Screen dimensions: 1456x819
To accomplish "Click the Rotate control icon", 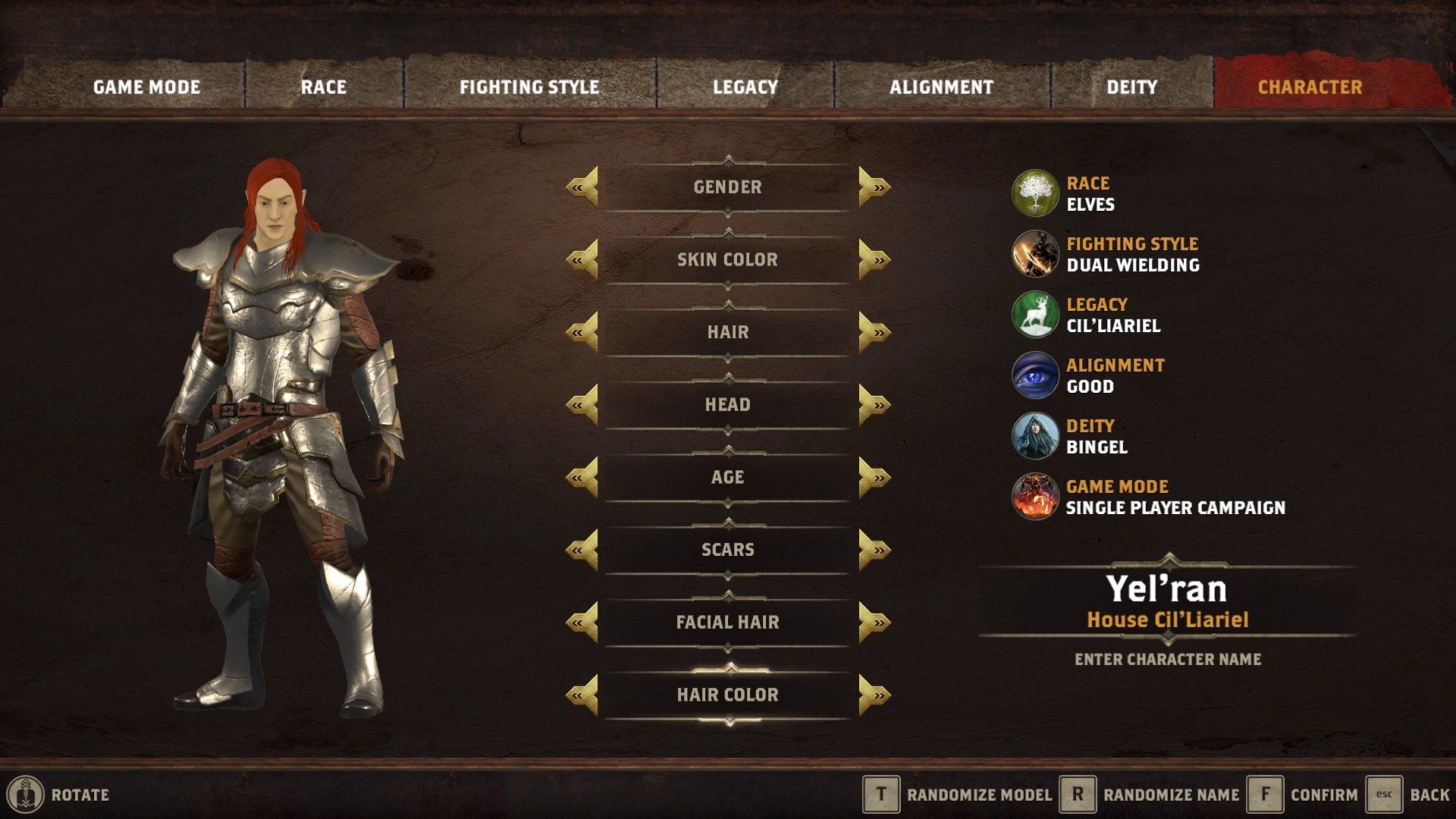I will pos(25,795).
